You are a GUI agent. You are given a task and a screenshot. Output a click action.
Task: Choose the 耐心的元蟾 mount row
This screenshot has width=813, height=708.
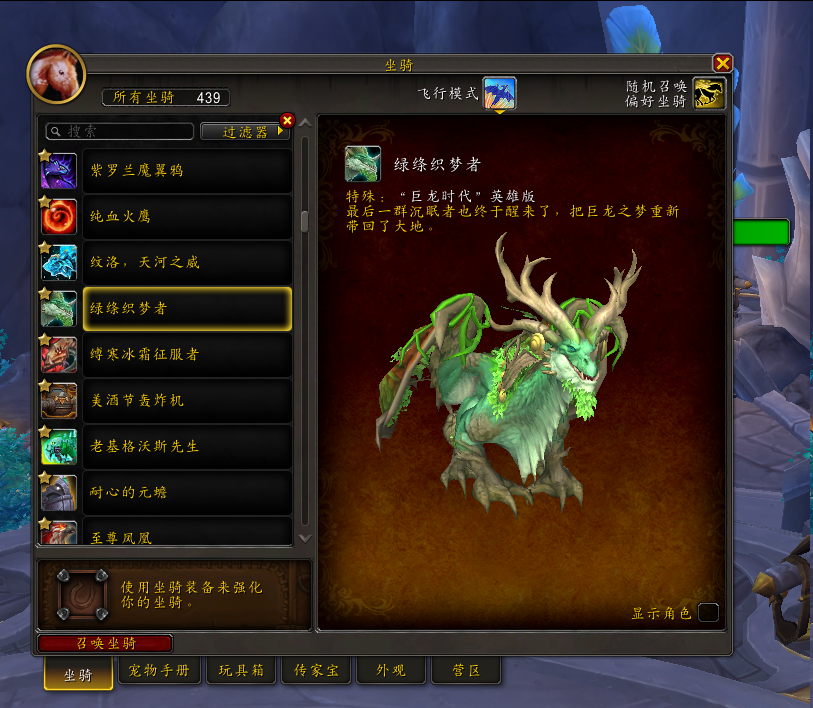coord(187,492)
